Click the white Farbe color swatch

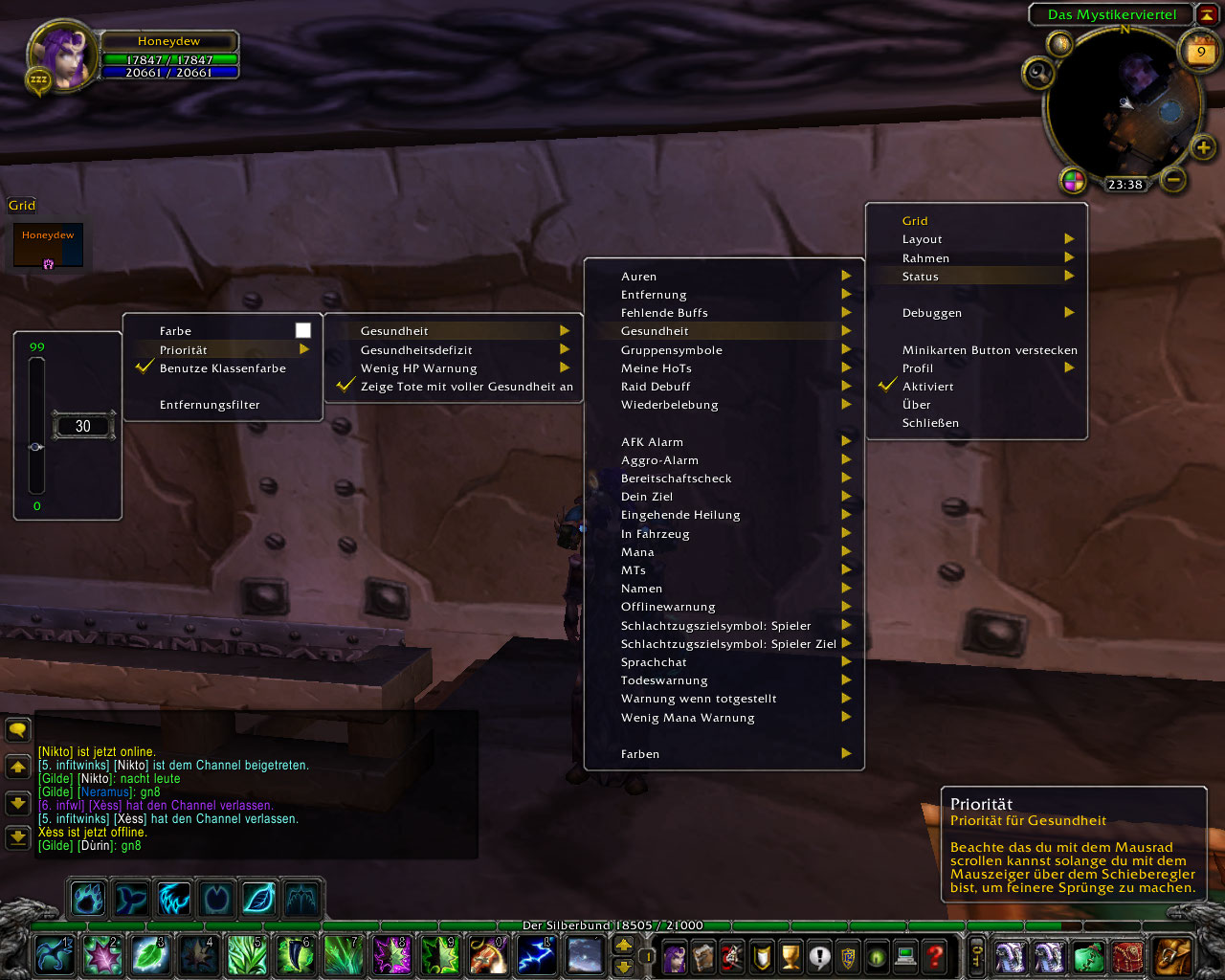coord(303,330)
